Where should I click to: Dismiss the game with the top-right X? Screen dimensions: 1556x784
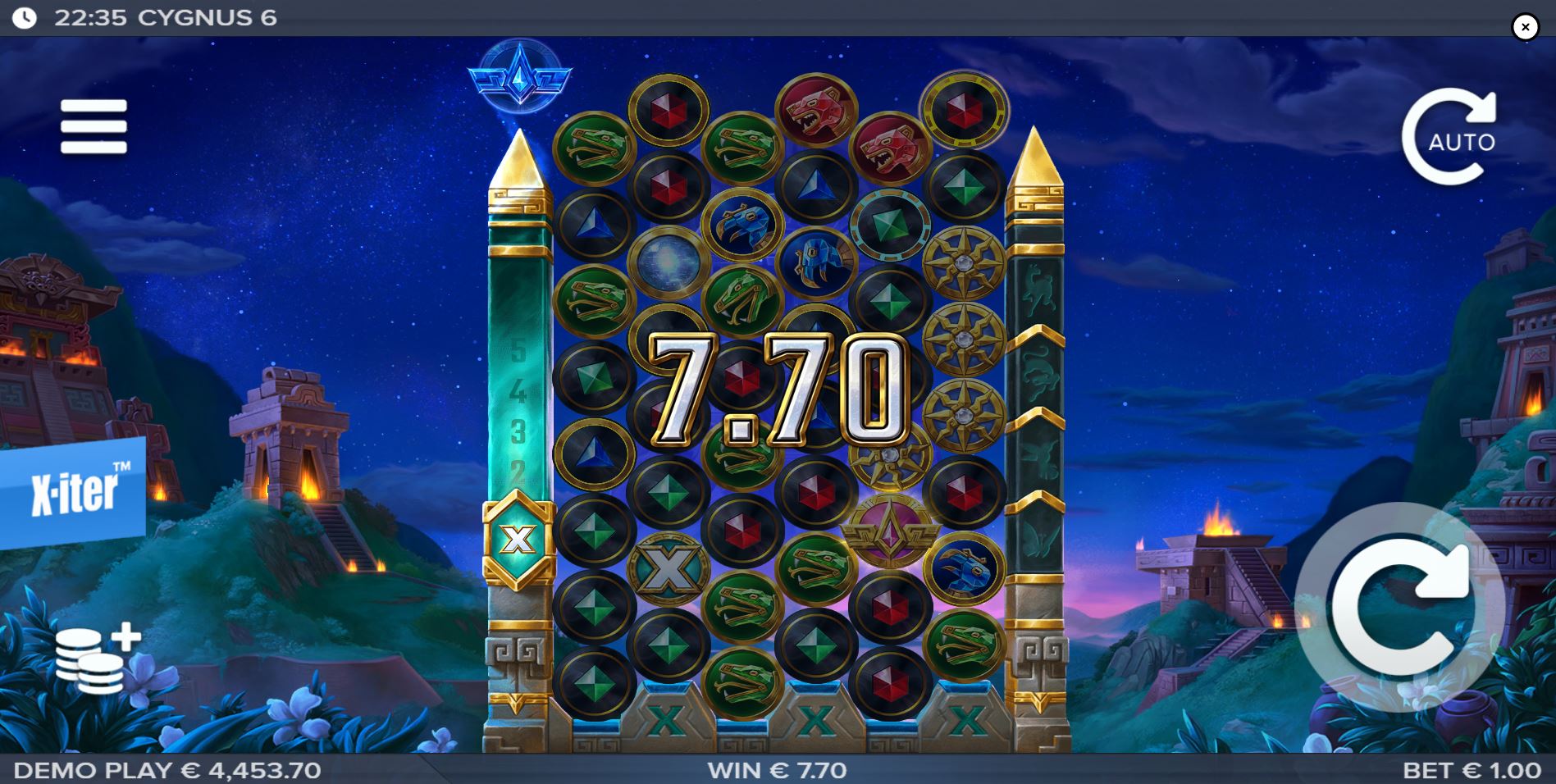[x=1526, y=26]
